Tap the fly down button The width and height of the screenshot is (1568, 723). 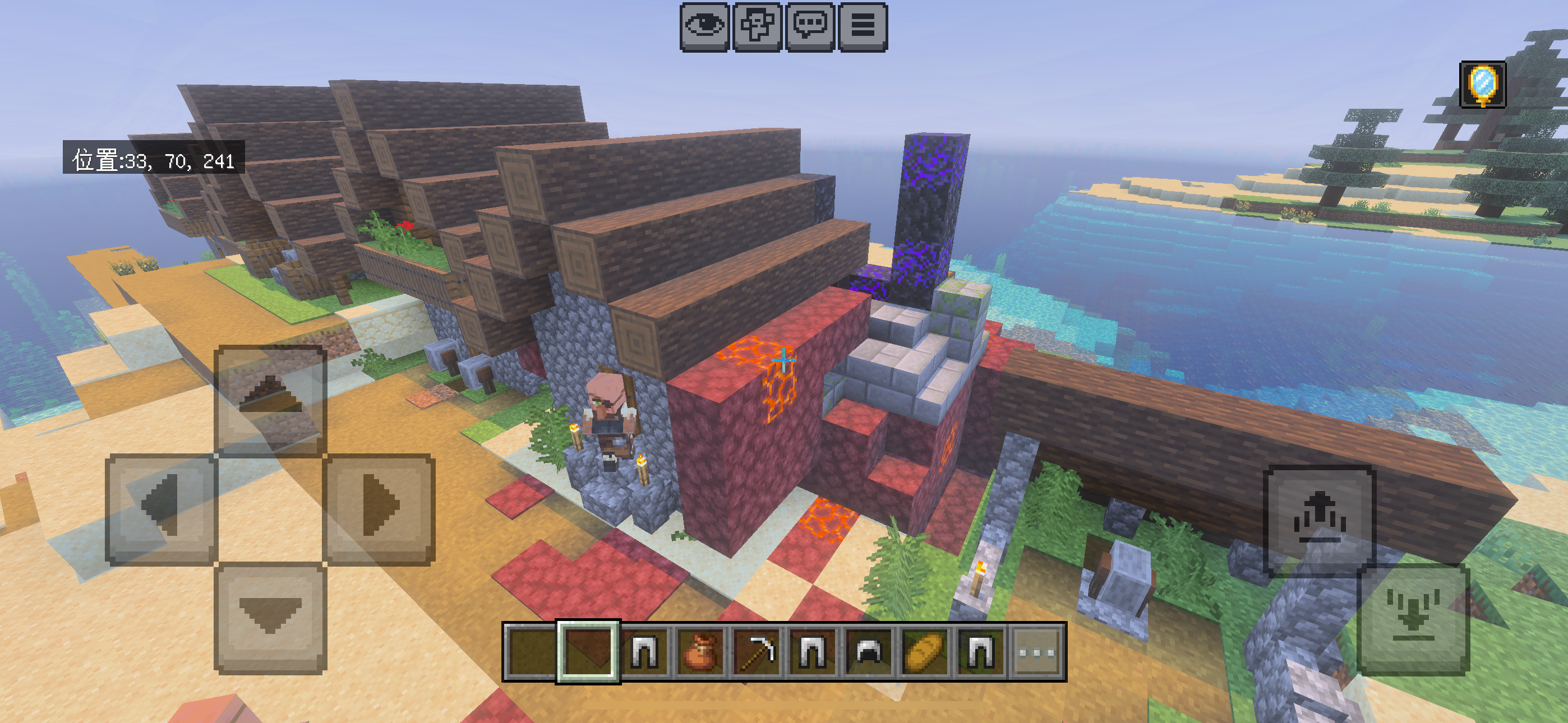click(1413, 618)
